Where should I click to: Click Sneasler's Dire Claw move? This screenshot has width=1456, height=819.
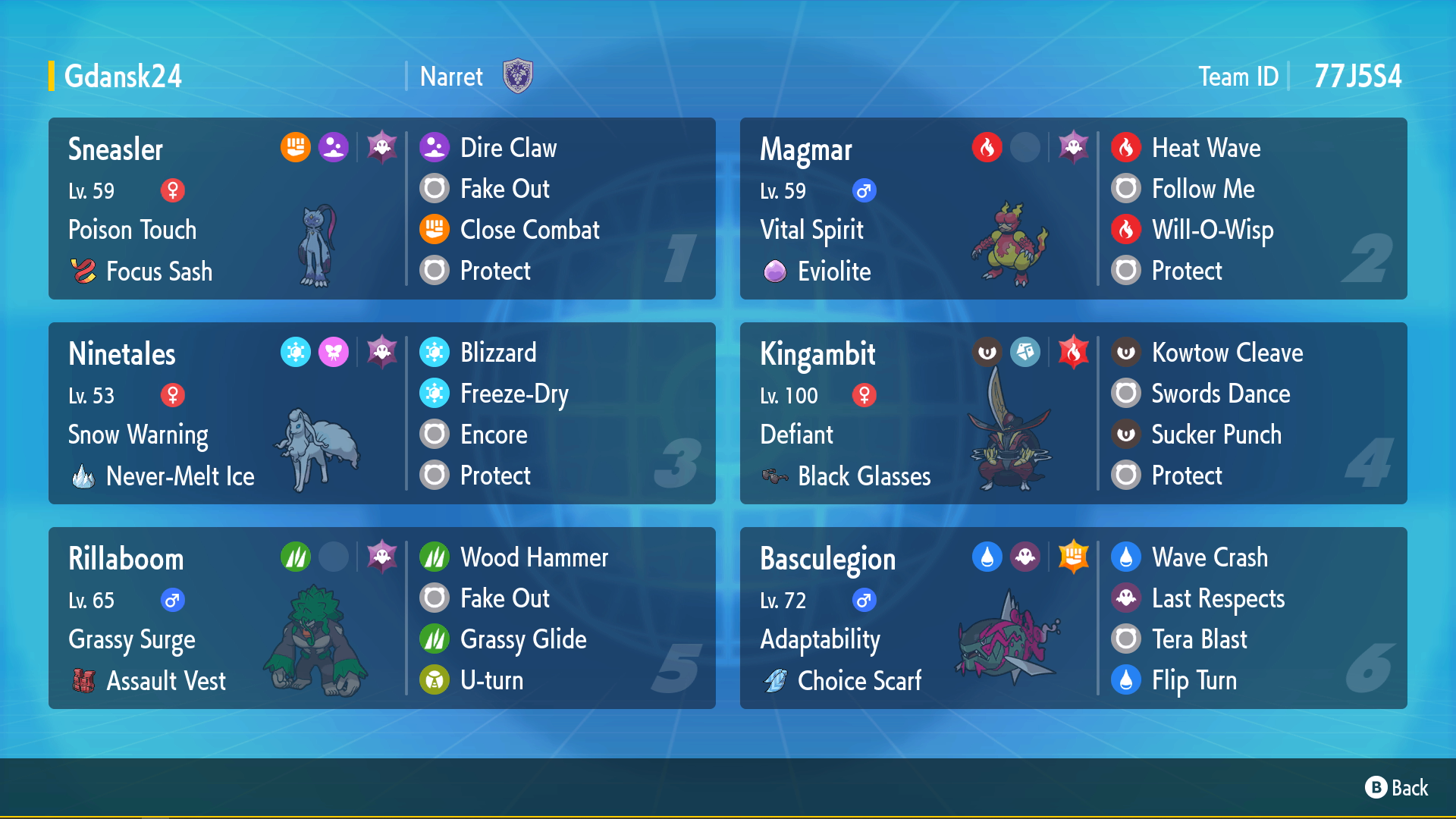[508, 148]
